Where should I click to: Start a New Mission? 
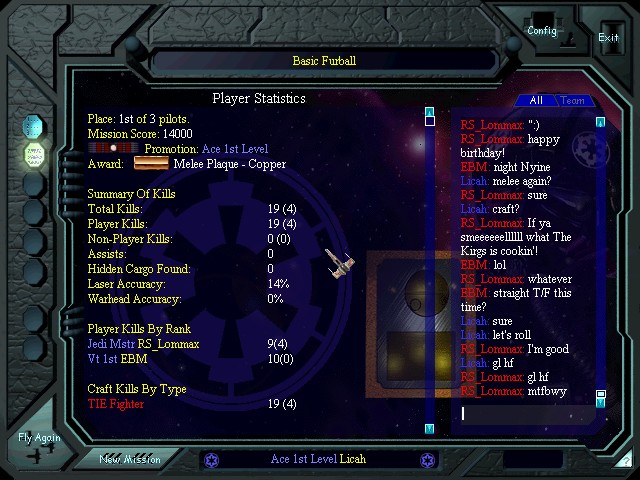click(x=129, y=459)
